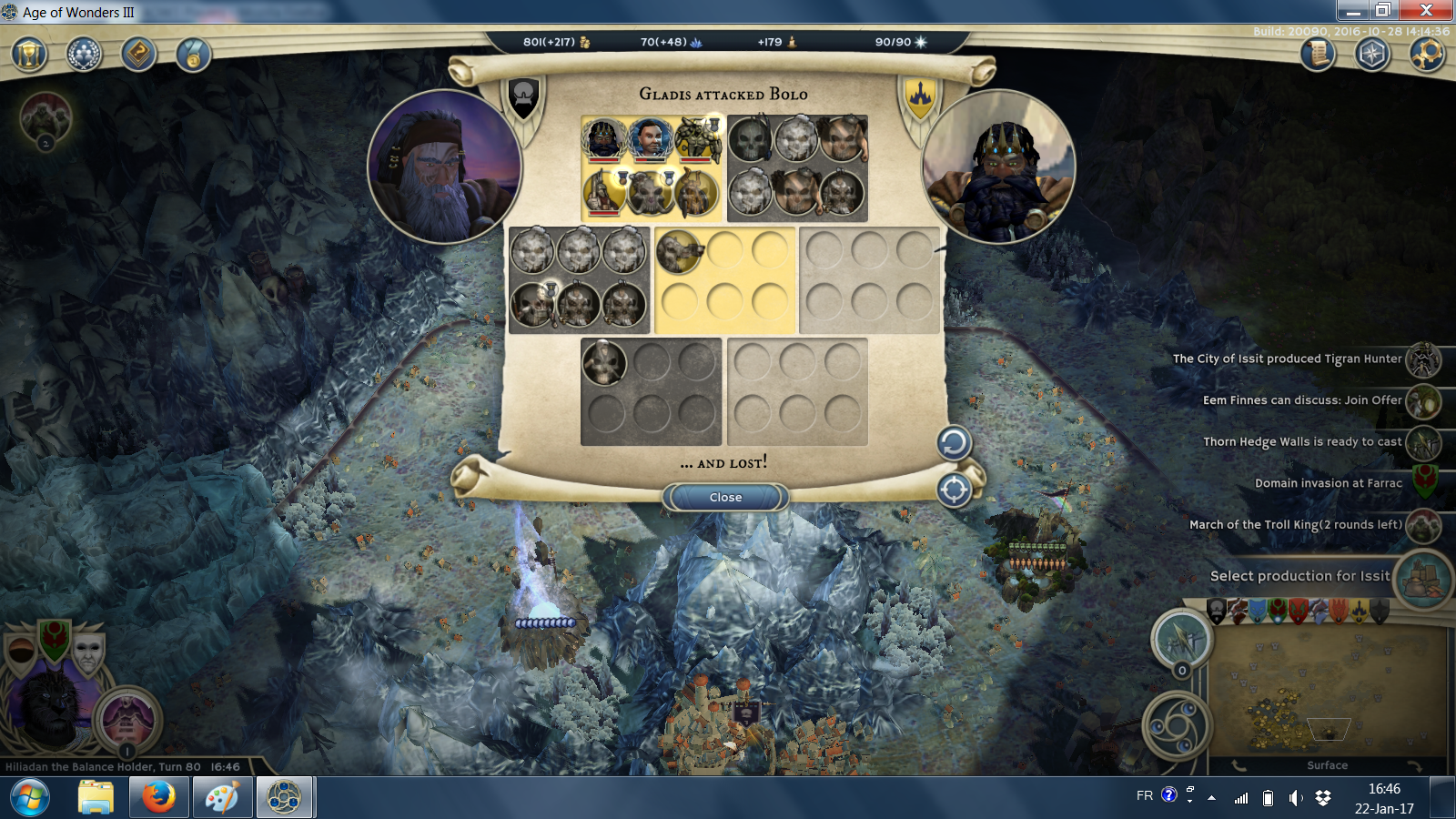Screen dimensions: 1456x819
Task: Select the pink-robed hero portrait bottom-left
Action: [x=128, y=719]
